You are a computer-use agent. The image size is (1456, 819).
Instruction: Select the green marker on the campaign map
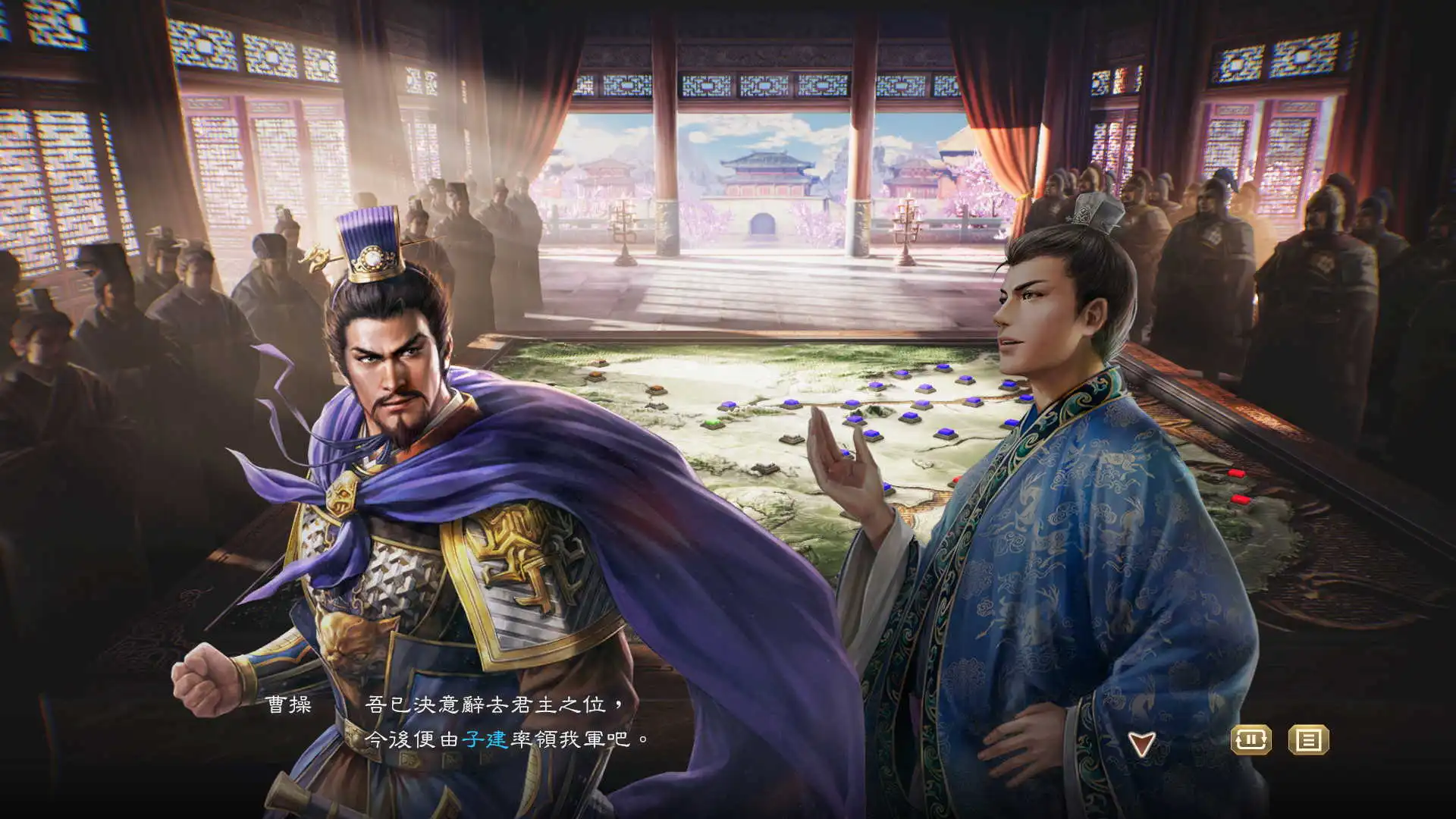tap(713, 422)
